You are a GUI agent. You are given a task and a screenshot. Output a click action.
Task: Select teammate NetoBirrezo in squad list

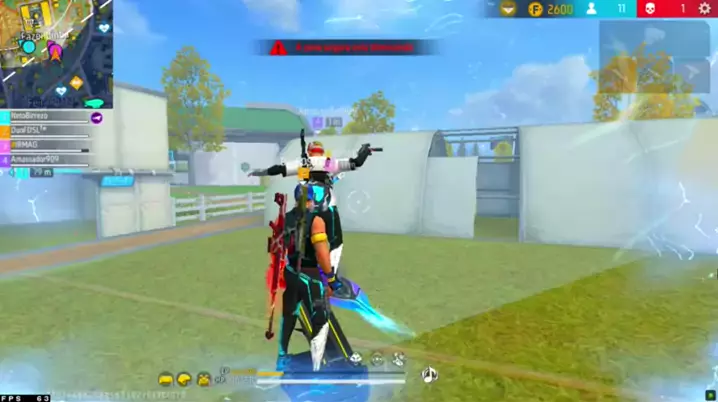[45, 117]
